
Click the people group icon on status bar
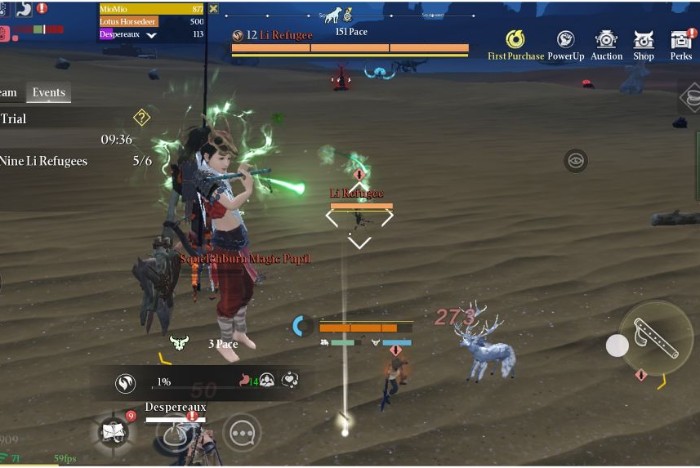coord(267,380)
